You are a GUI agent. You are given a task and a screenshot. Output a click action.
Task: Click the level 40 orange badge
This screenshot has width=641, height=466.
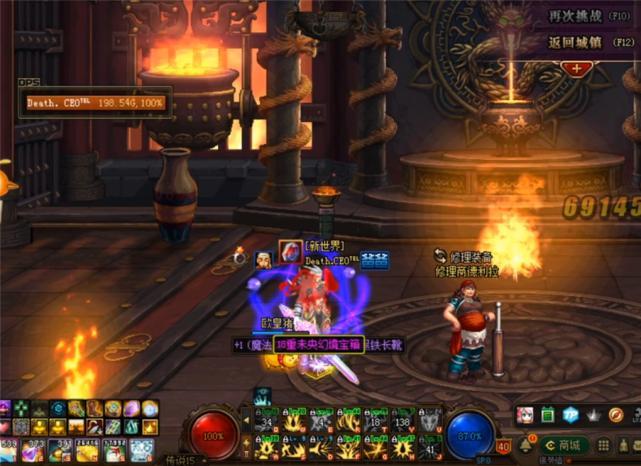tap(503, 447)
